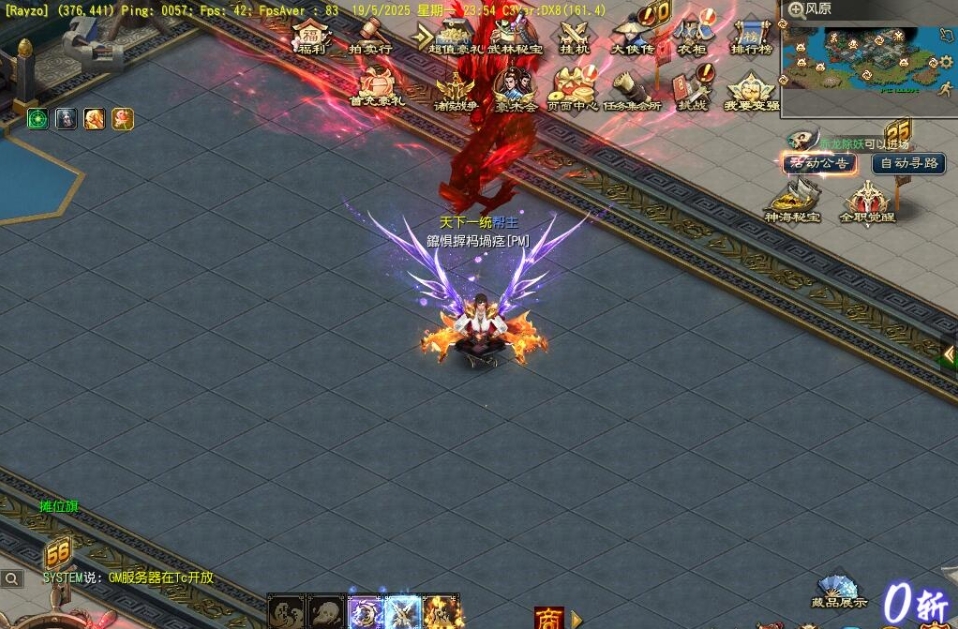Open the 首充豪礼 first-recharge gift
Viewport: 958px width, 629px height.
click(x=377, y=87)
